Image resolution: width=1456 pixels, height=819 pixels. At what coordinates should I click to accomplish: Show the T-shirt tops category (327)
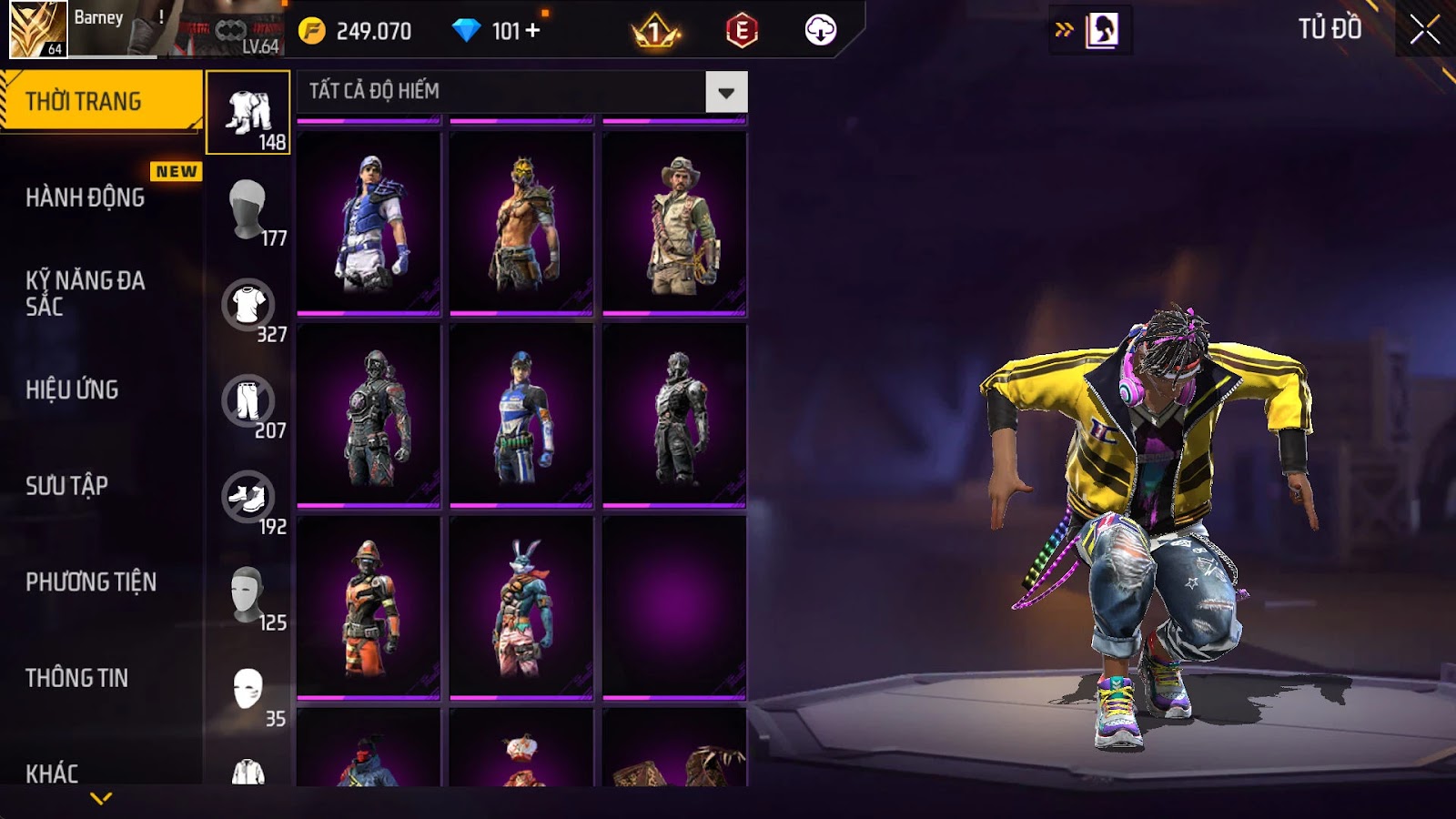(x=248, y=306)
